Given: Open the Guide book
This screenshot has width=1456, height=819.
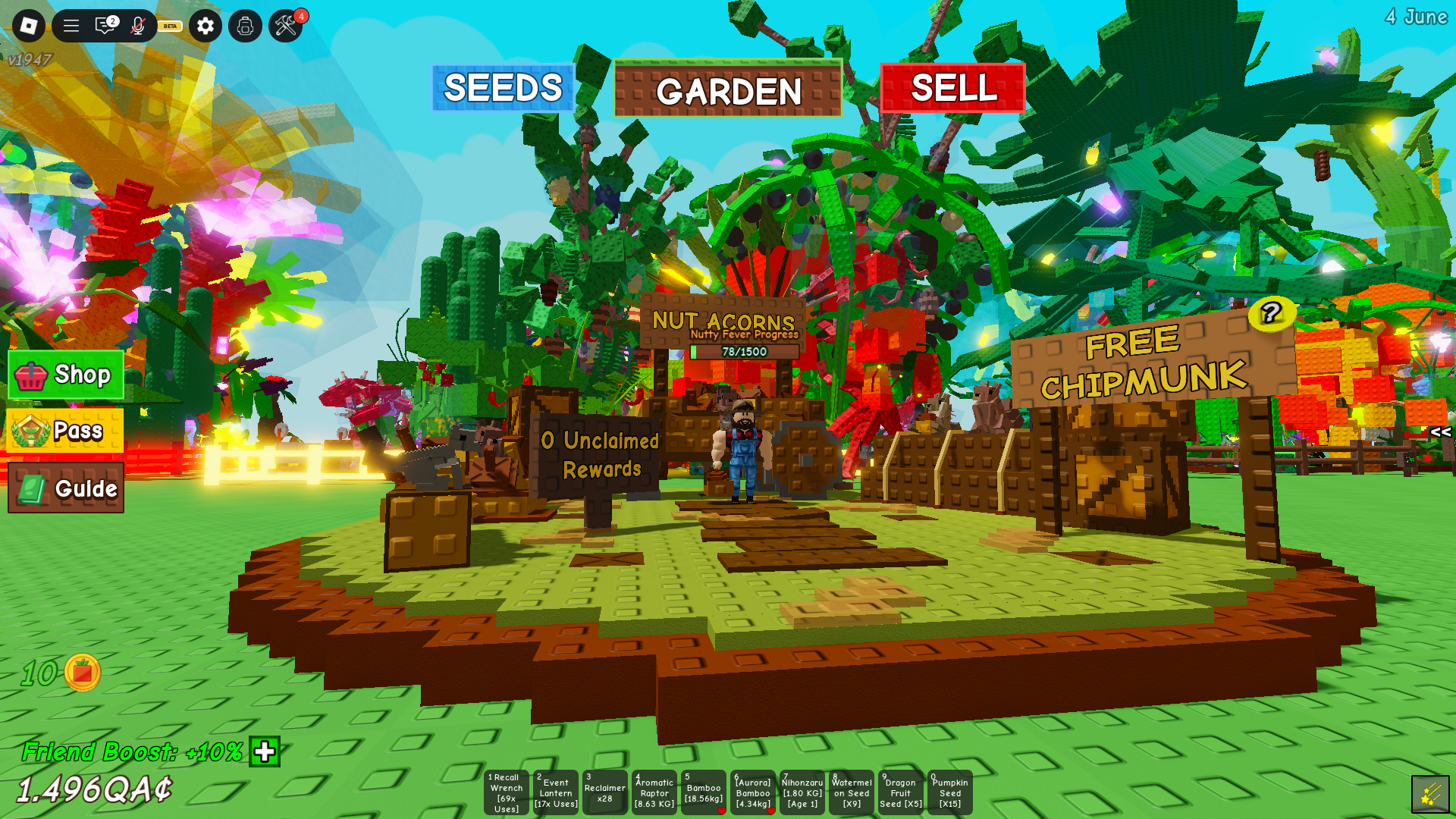Looking at the screenshot, I should click(66, 488).
